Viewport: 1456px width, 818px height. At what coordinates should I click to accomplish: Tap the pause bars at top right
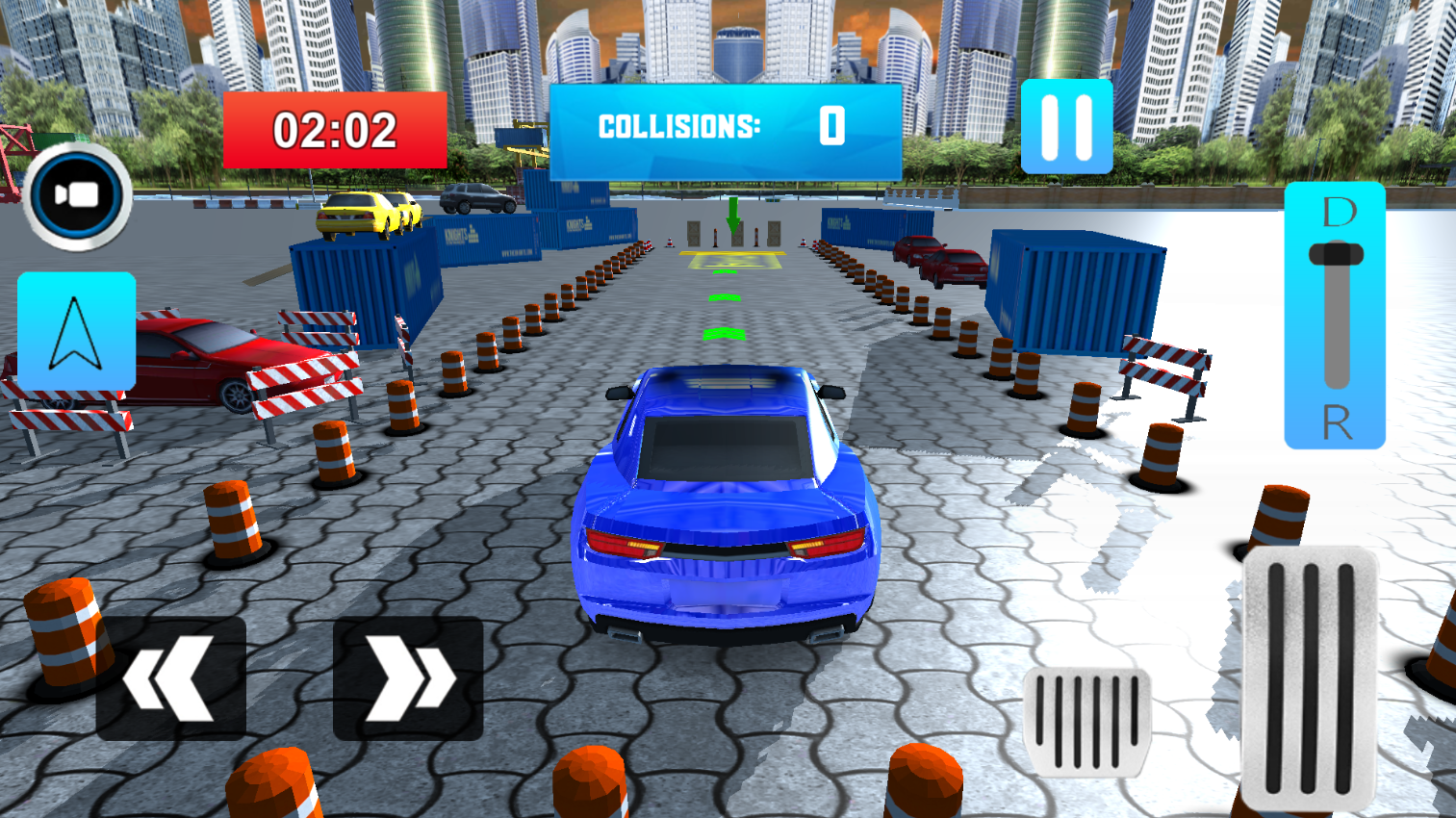click(x=1066, y=126)
